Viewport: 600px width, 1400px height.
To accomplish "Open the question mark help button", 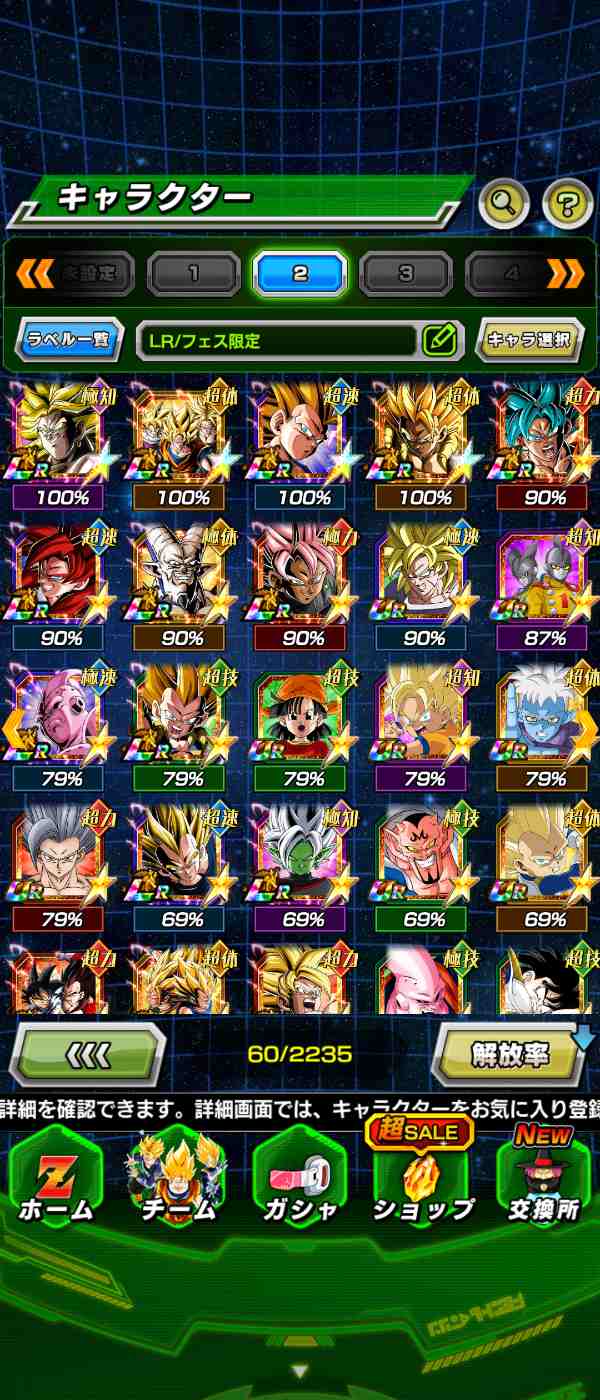I will click(x=567, y=204).
